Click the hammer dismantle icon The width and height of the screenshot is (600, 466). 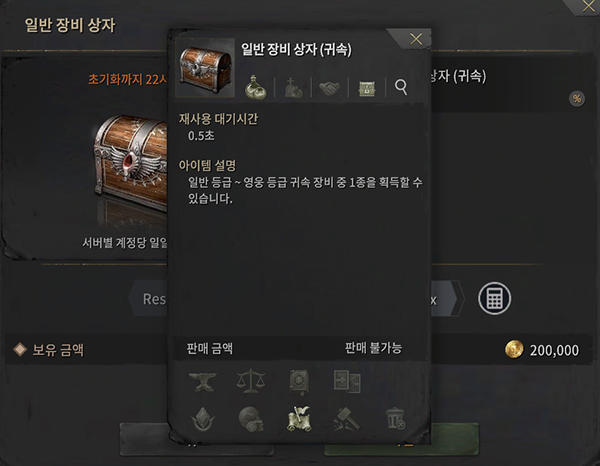point(346,417)
